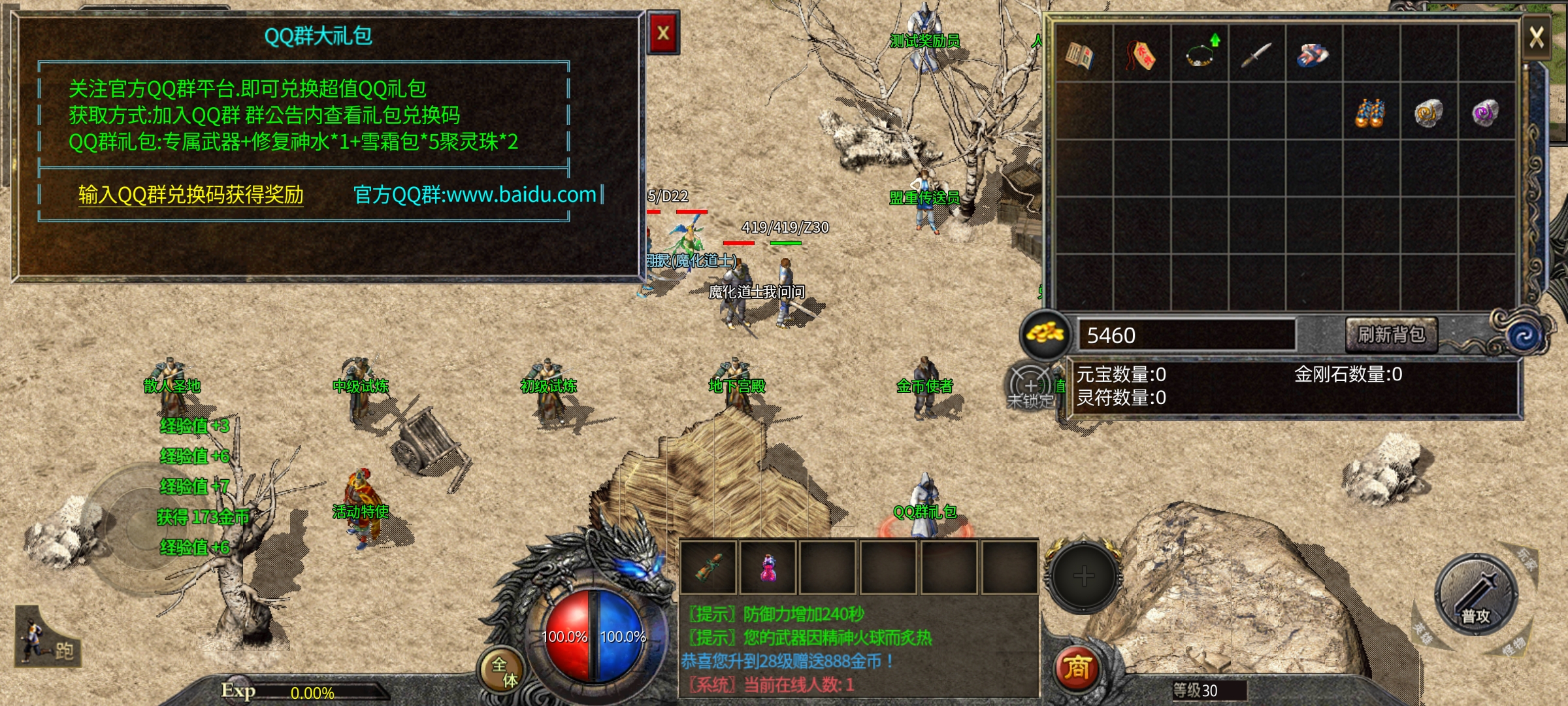Image resolution: width=1568 pixels, height=706 pixels.
Task: Click the 刷新背包 refresh bag button
Action: (1391, 335)
